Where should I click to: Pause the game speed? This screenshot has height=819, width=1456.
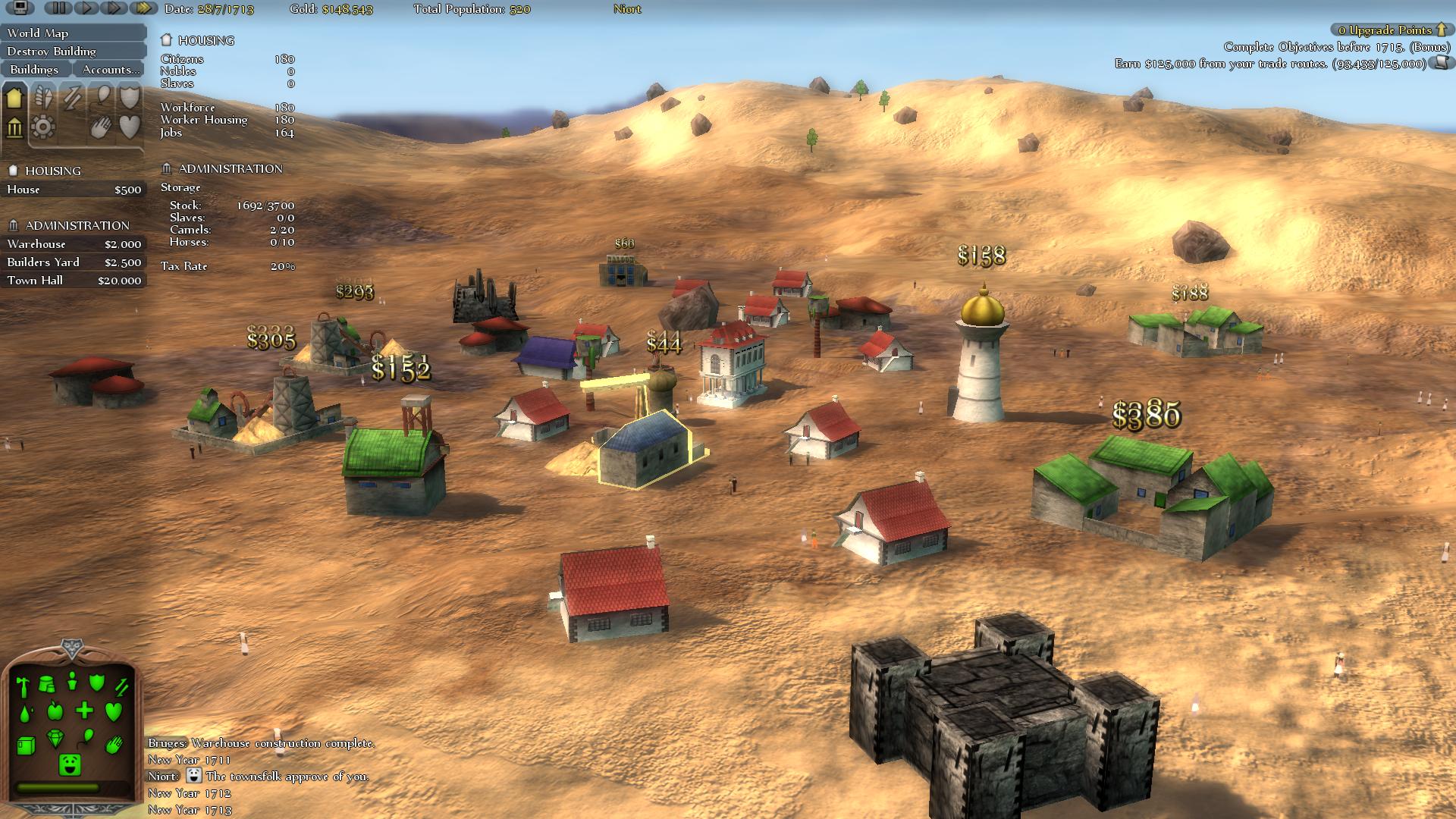(58, 8)
